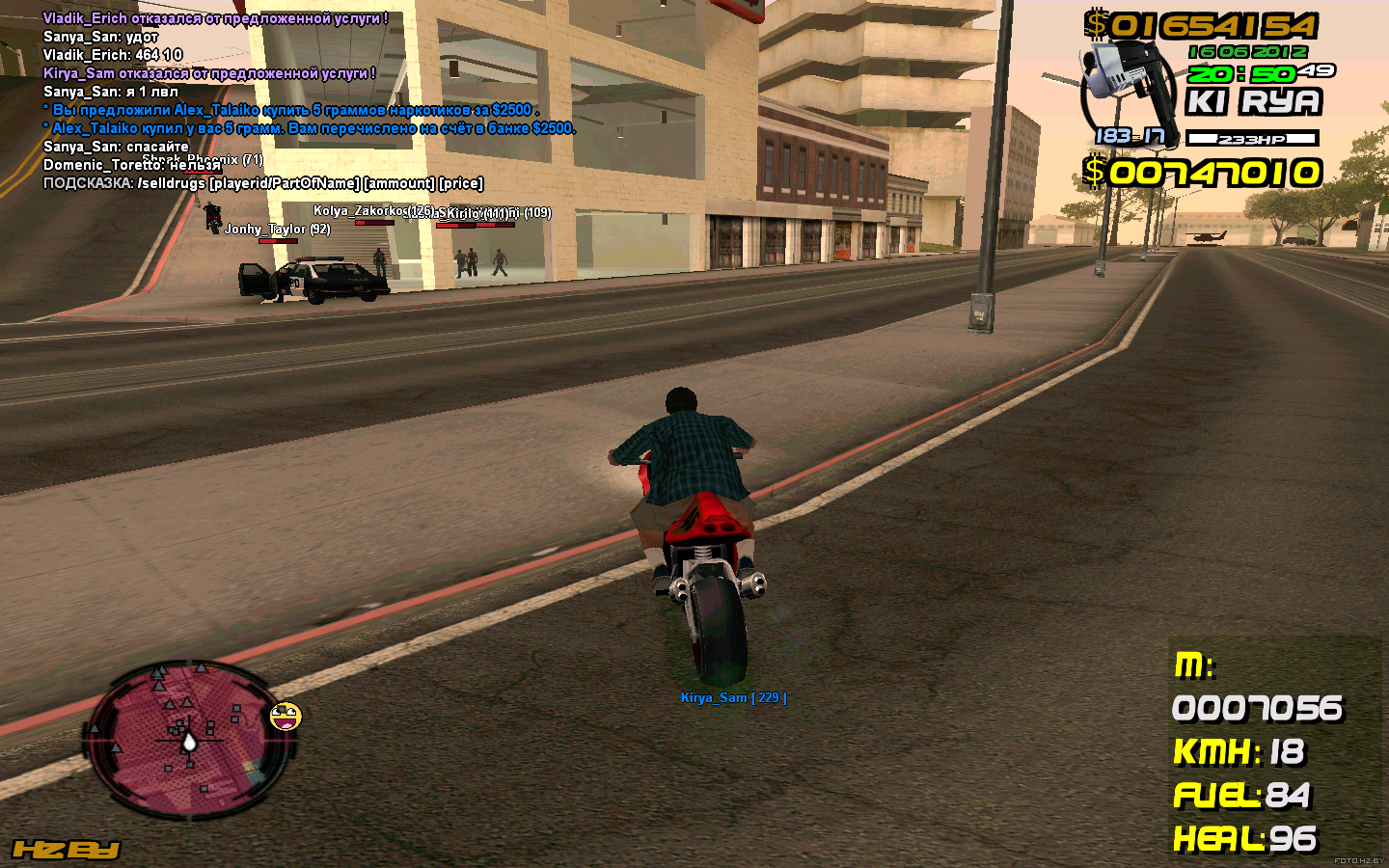1389x868 pixels.
Task: Click the /selldrugs hint line in chat
Action: click(x=262, y=183)
